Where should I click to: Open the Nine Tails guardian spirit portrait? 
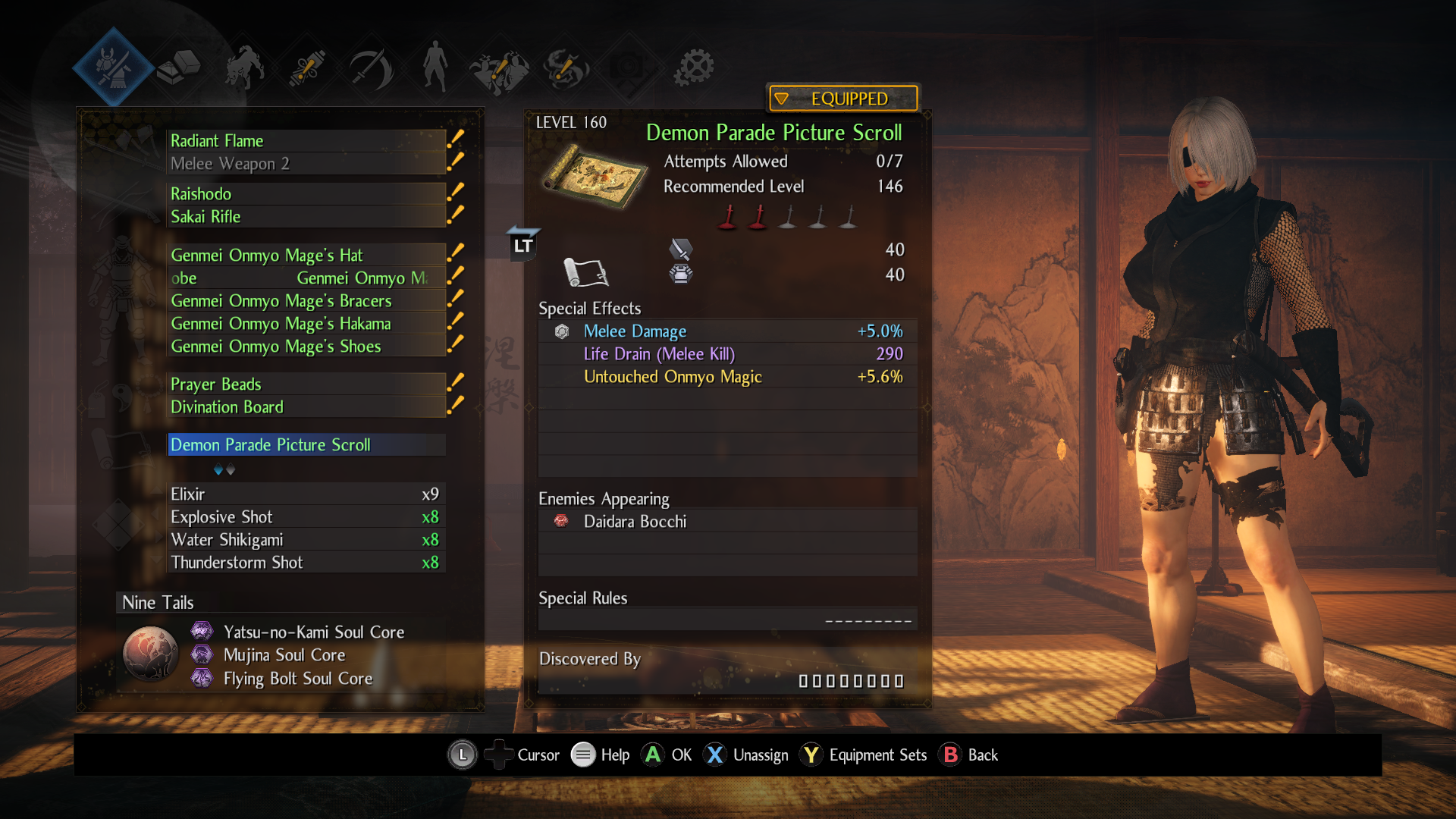pyautogui.click(x=150, y=654)
